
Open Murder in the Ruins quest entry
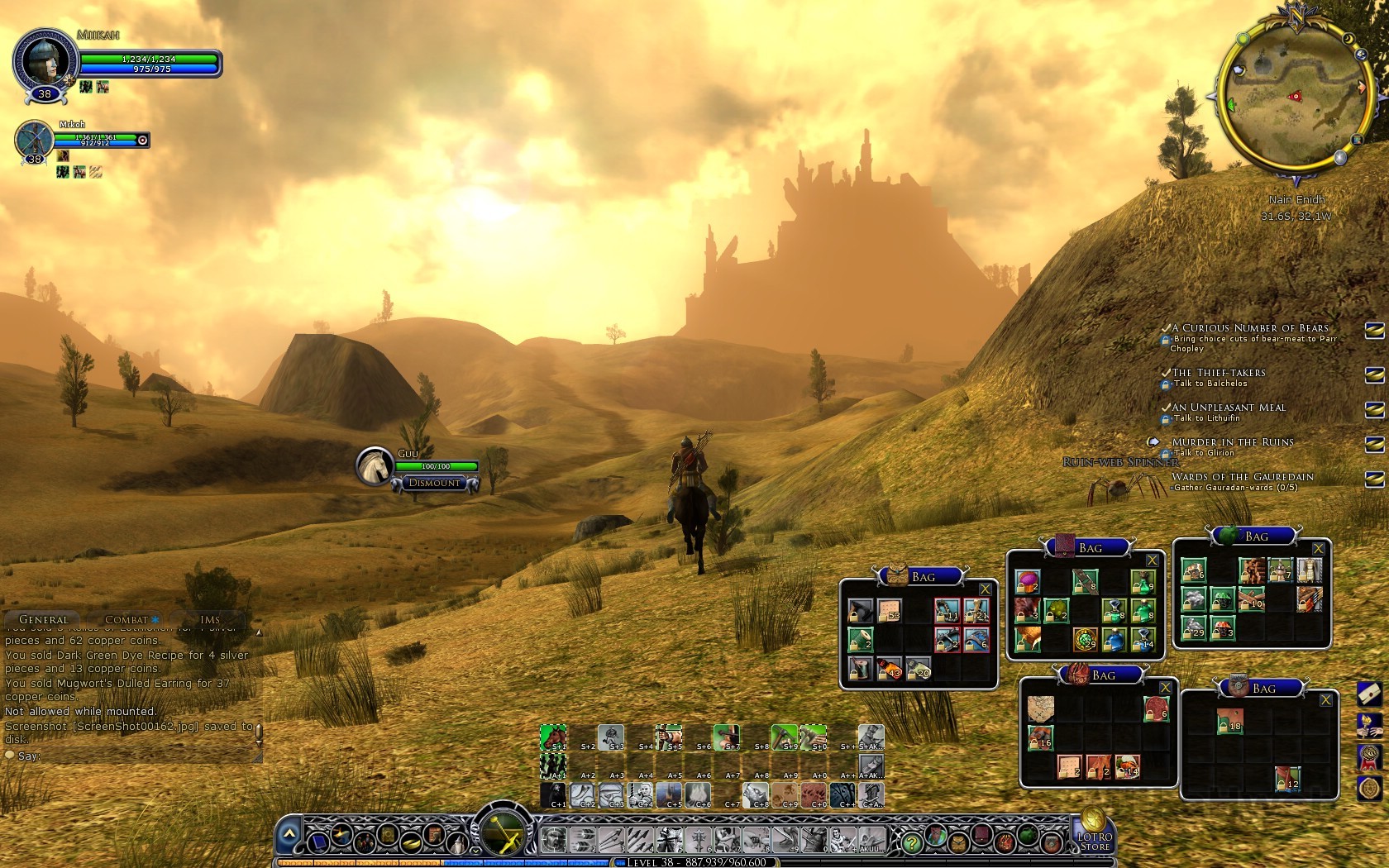(1232, 442)
